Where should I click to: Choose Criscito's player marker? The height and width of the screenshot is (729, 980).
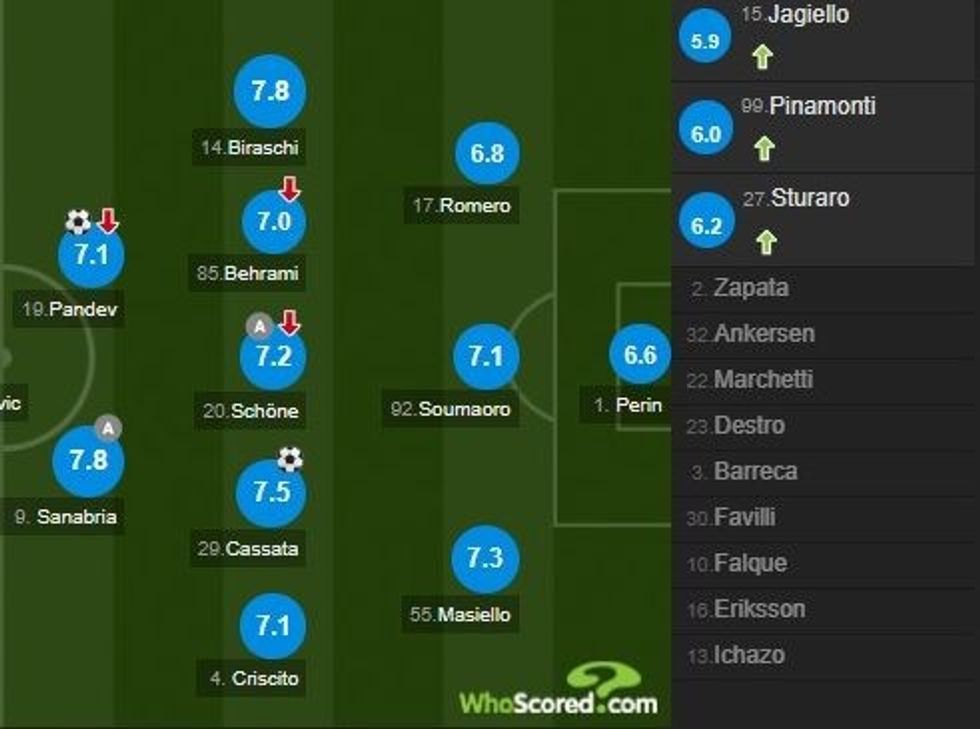point(271,627)
